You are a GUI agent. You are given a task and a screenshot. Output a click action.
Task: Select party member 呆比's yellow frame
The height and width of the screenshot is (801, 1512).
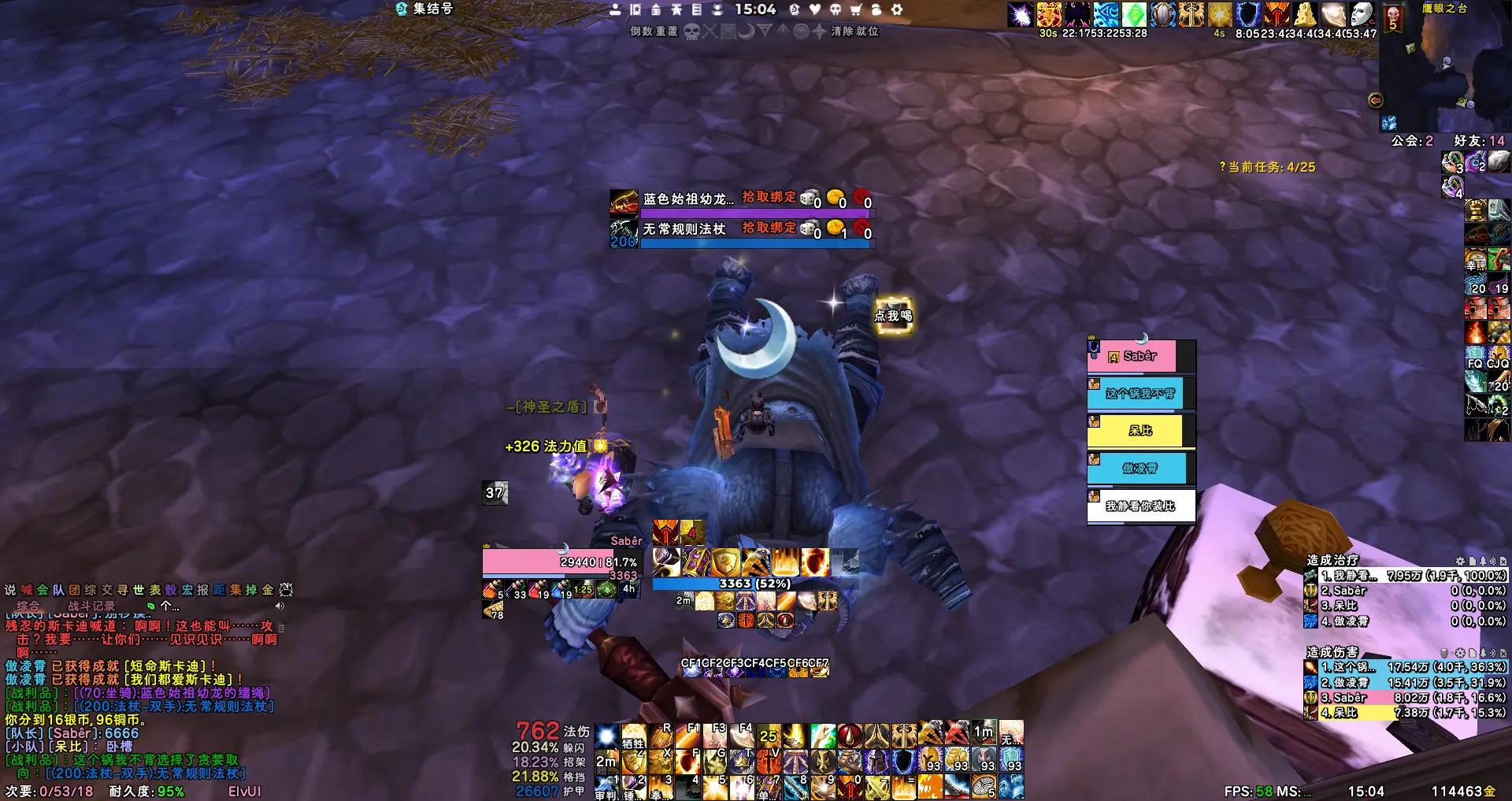click(1140, 431)
